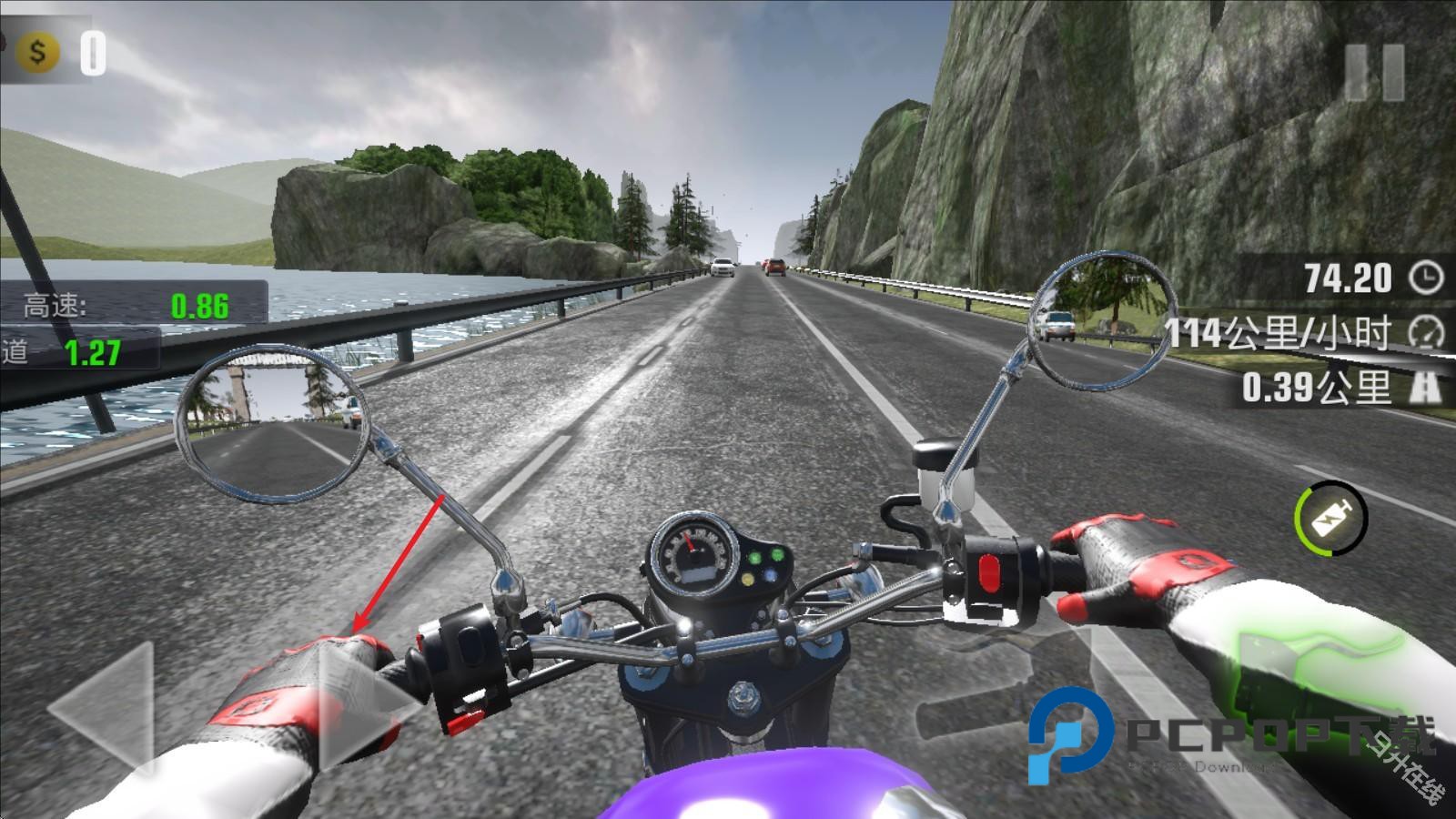Pause the game with the pause button

coord(1375,71)
